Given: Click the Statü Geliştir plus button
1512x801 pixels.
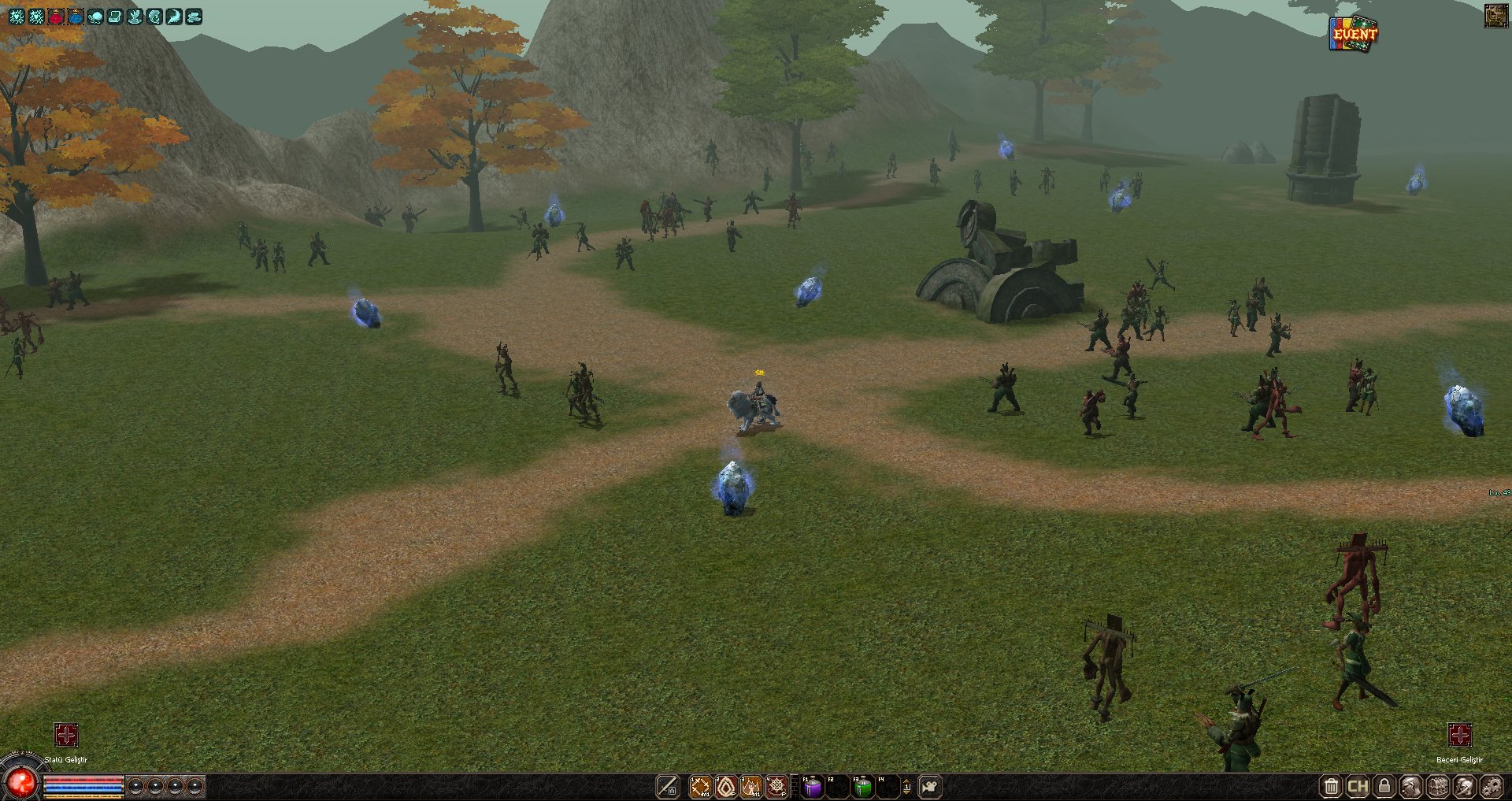Looking at the screenshot, I should pyautogui.click(x=66, y=735).
